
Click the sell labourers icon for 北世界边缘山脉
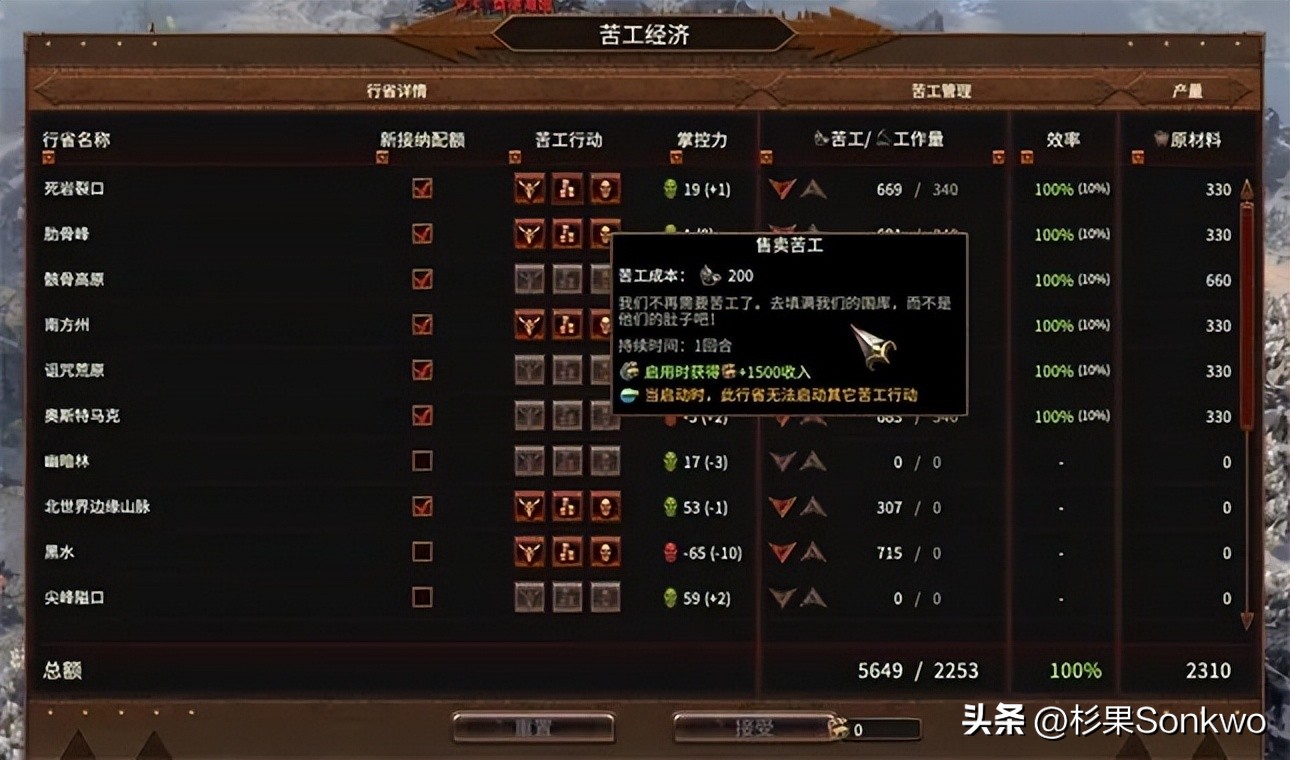click(x=567, y=507)
